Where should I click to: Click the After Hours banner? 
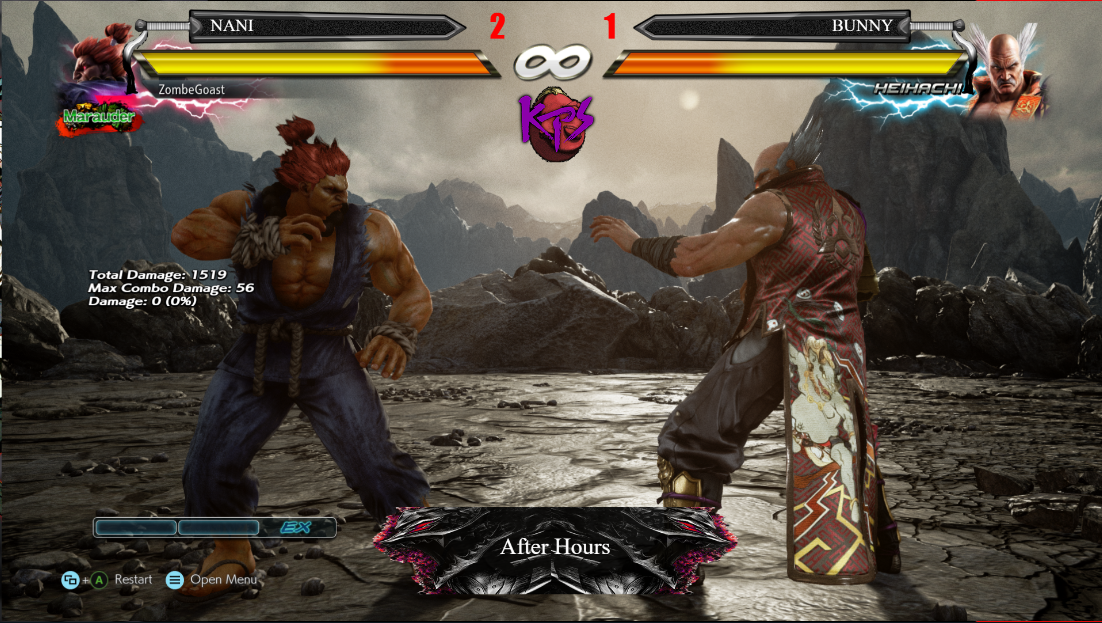pyautogui.click(x=554, y=547)
